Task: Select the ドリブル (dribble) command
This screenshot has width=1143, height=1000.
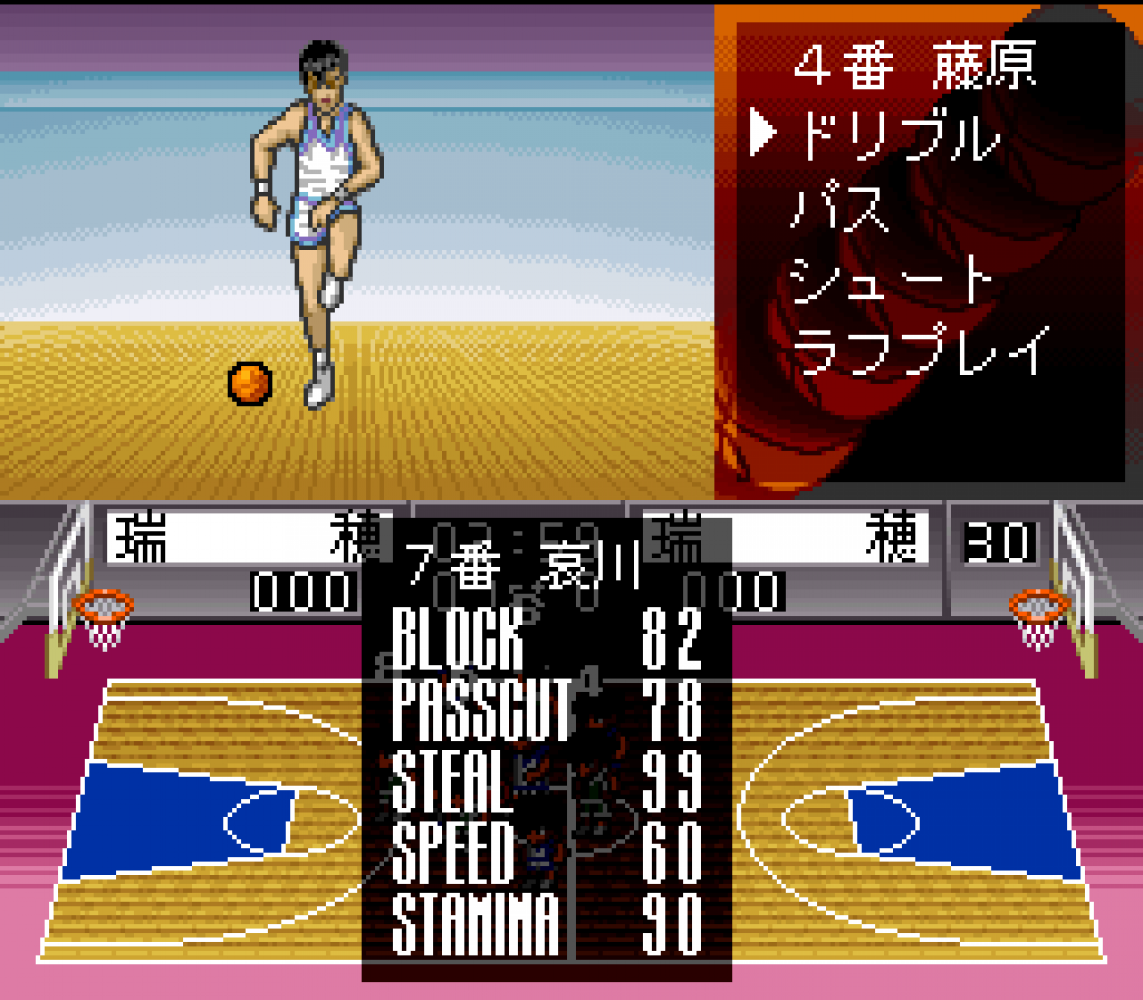Action: 897,139
